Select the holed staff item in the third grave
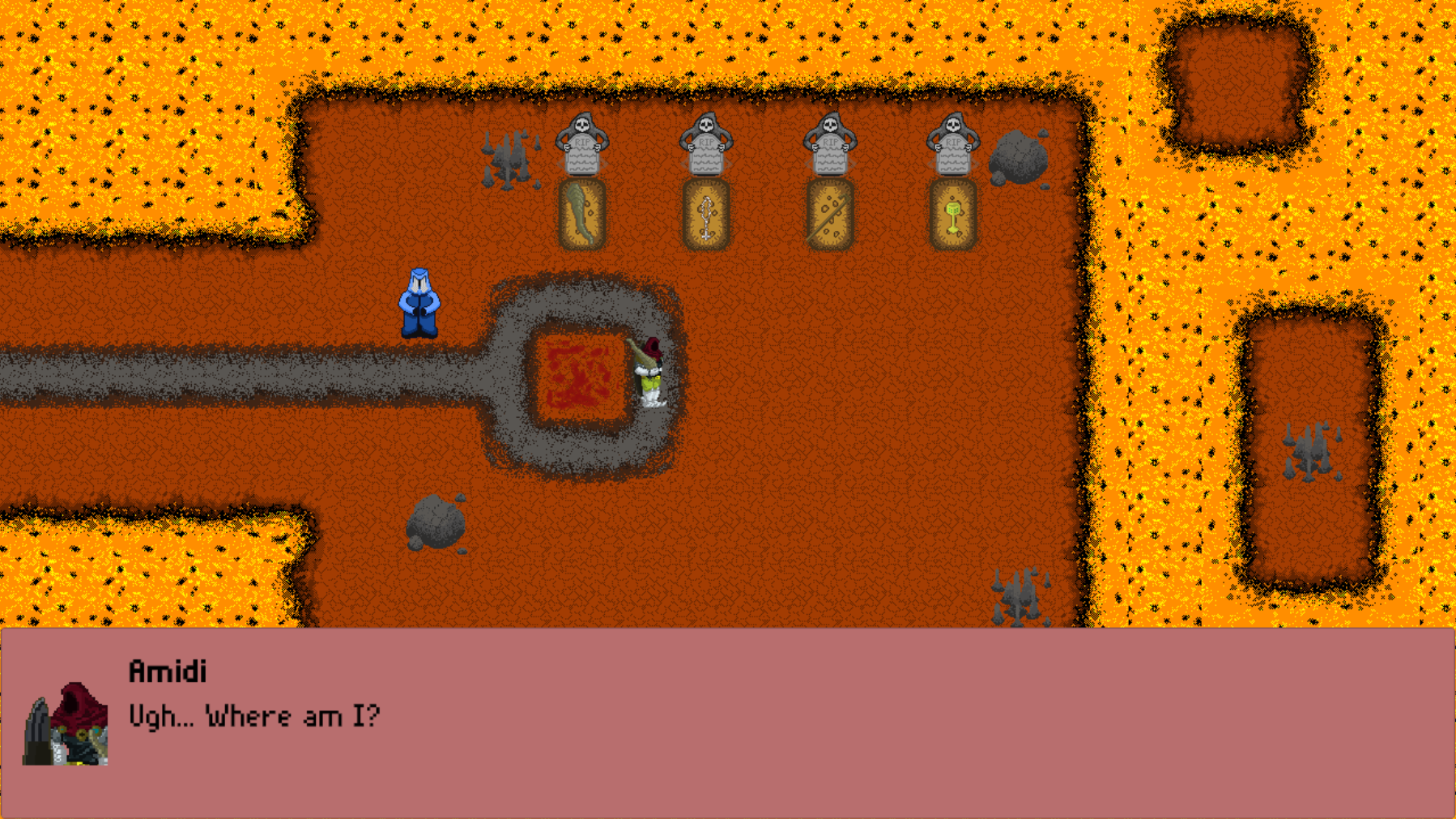 coord(828,214)
